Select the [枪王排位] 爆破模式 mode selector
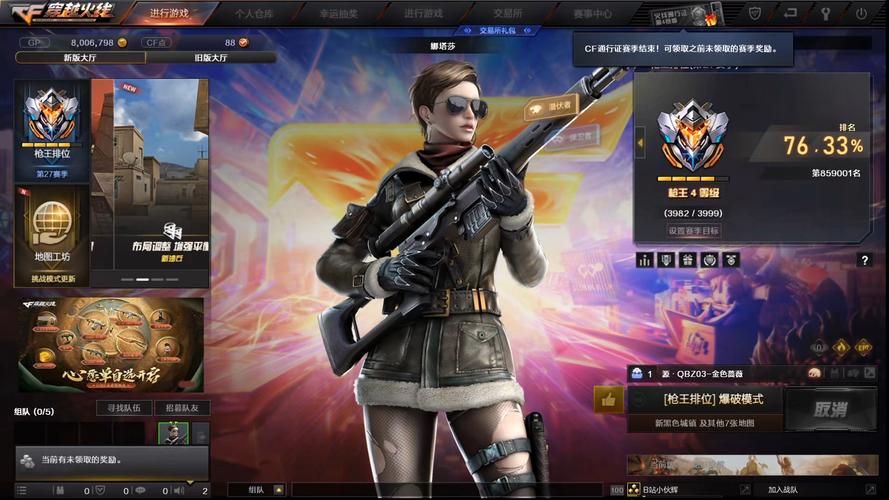 pyautogui.click(x=712, y=399)
